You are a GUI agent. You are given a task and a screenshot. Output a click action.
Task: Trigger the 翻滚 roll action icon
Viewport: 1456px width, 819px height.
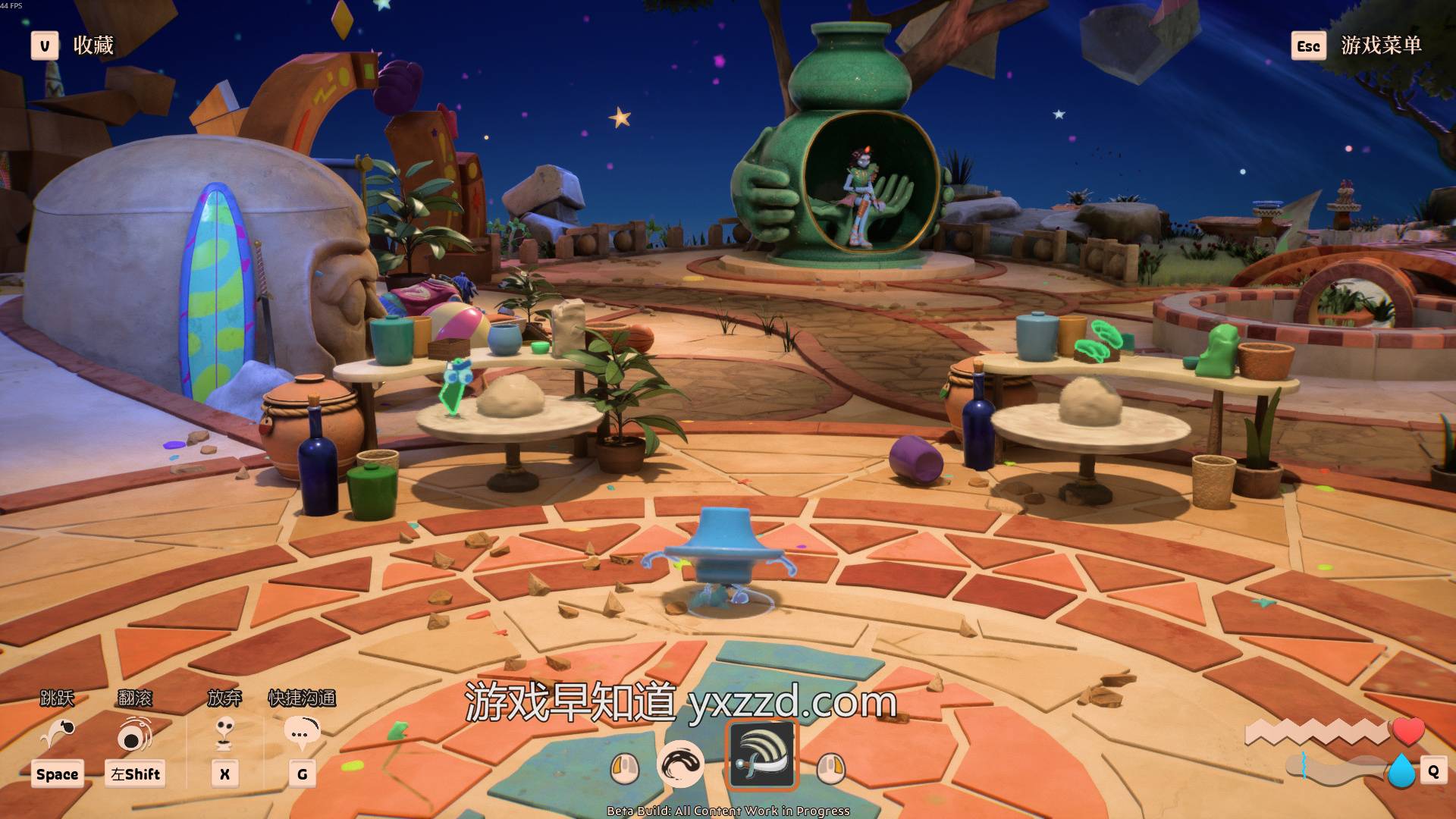pos(134,734)
